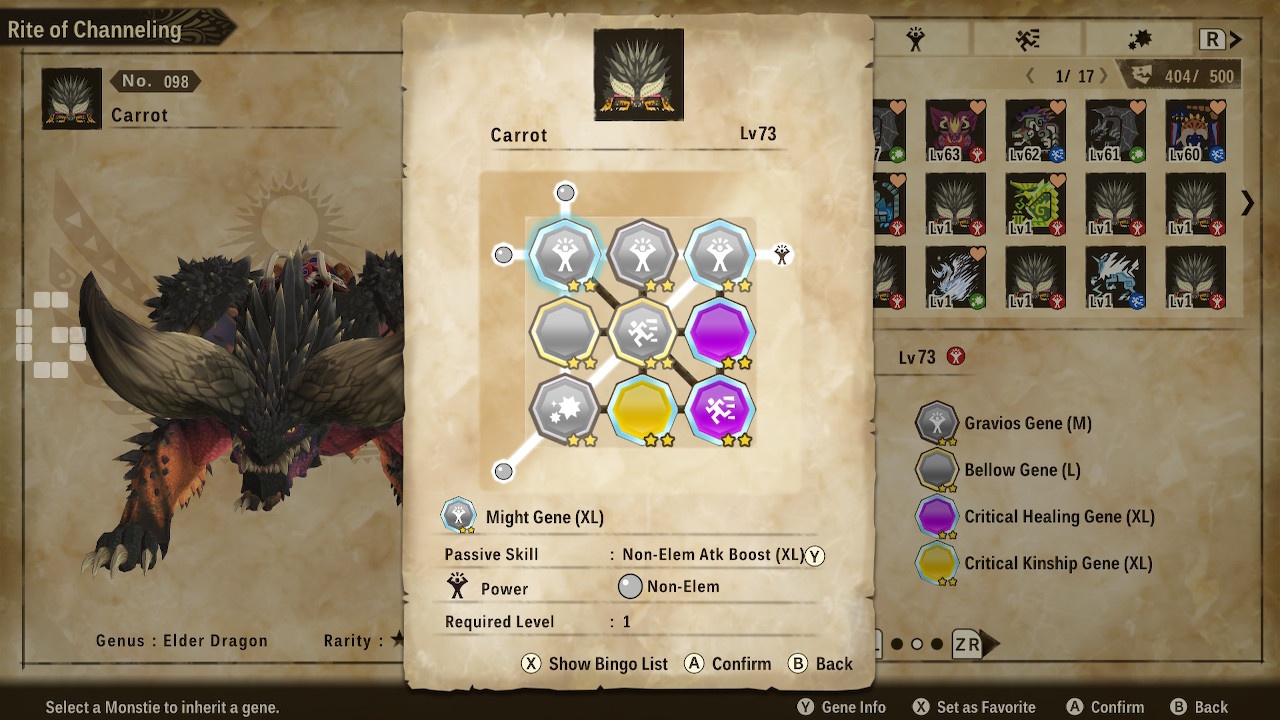Select the yellow gene in the grid
The image size is (1280, 720).
(642, 409)
